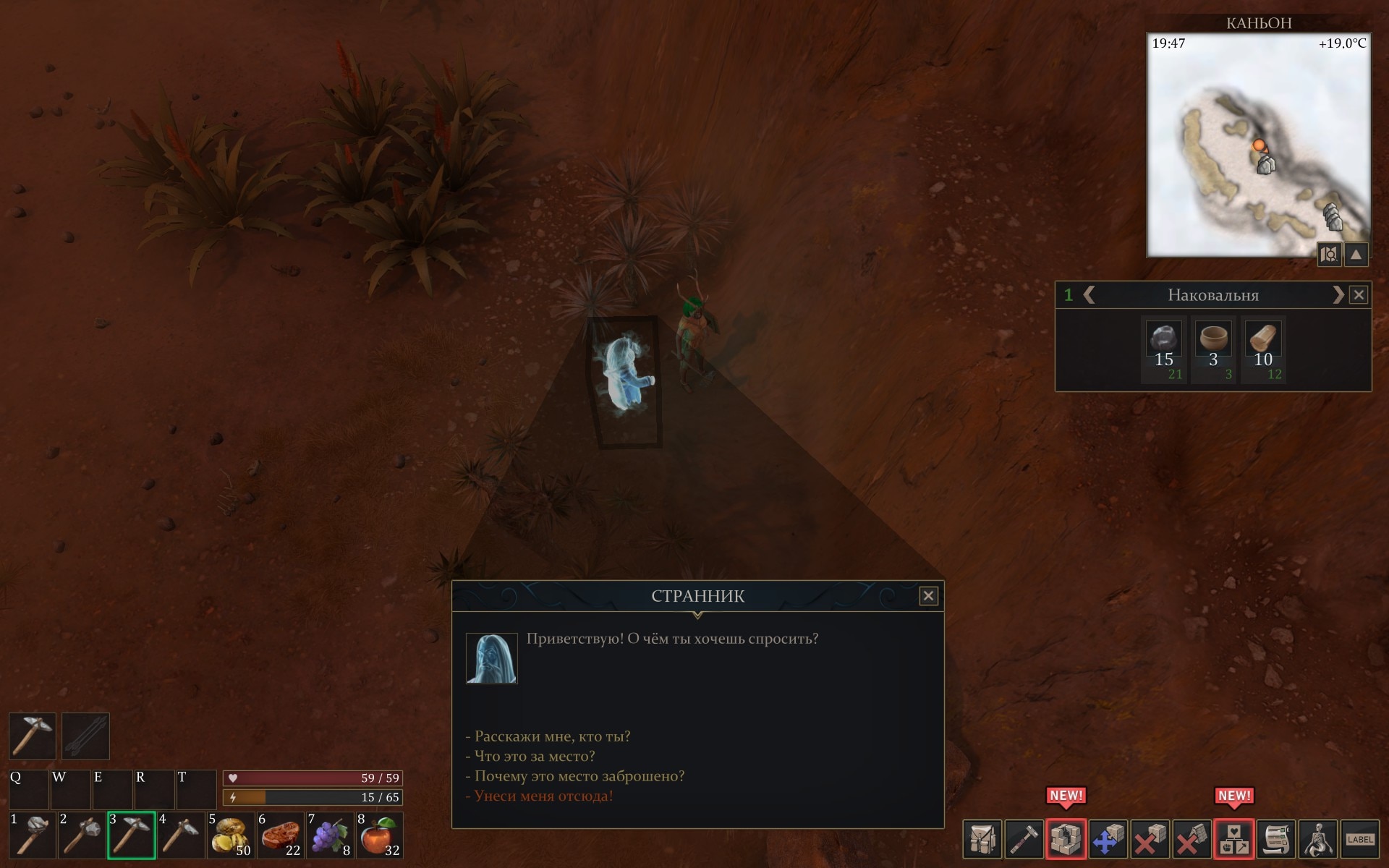Close the Наковальня recipe tracker
The image size is (1389, 868).
(1359, 295)
